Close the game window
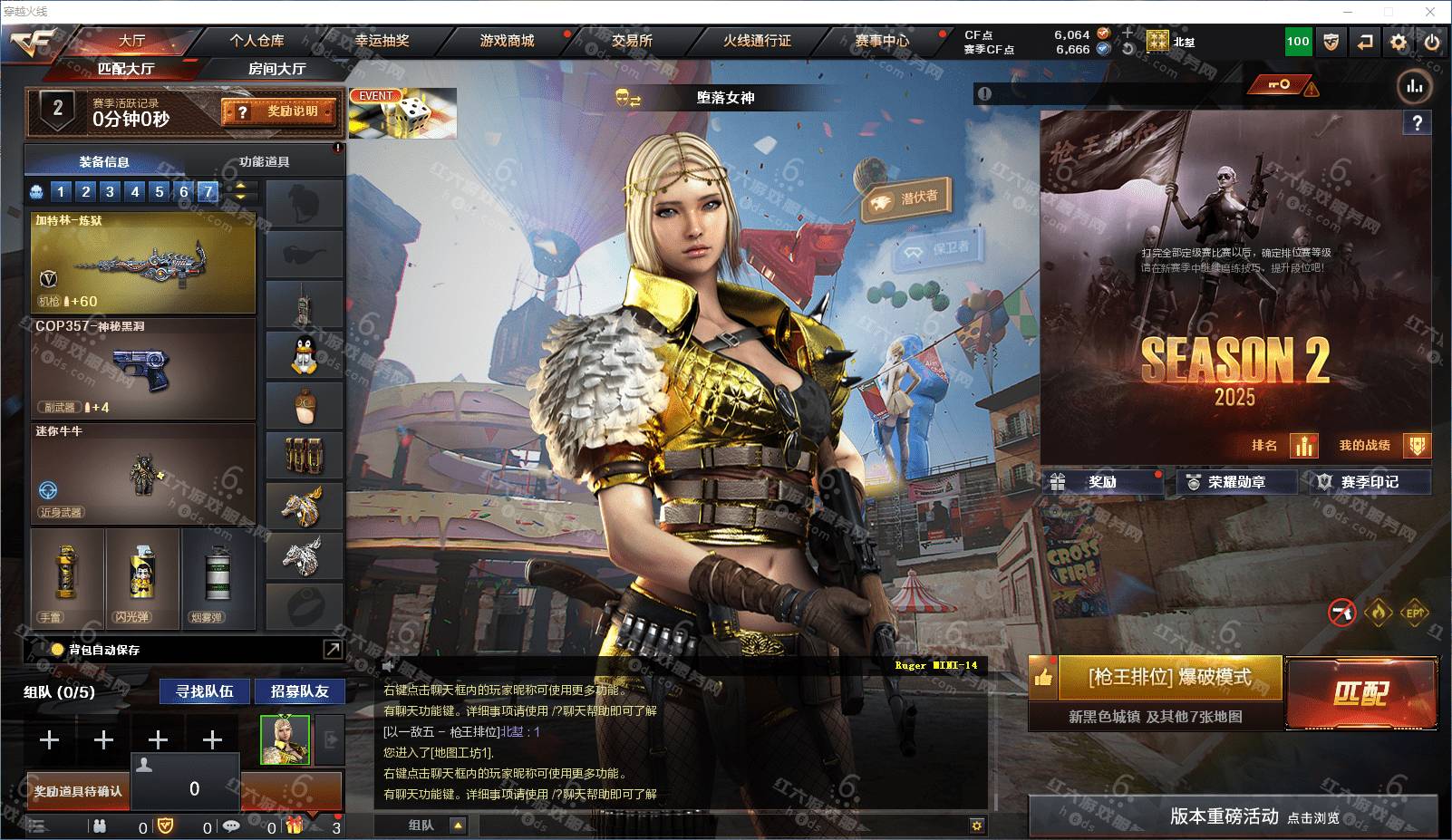Image resolution: width=1452 pixels, height=840 pixels. 1430,12
